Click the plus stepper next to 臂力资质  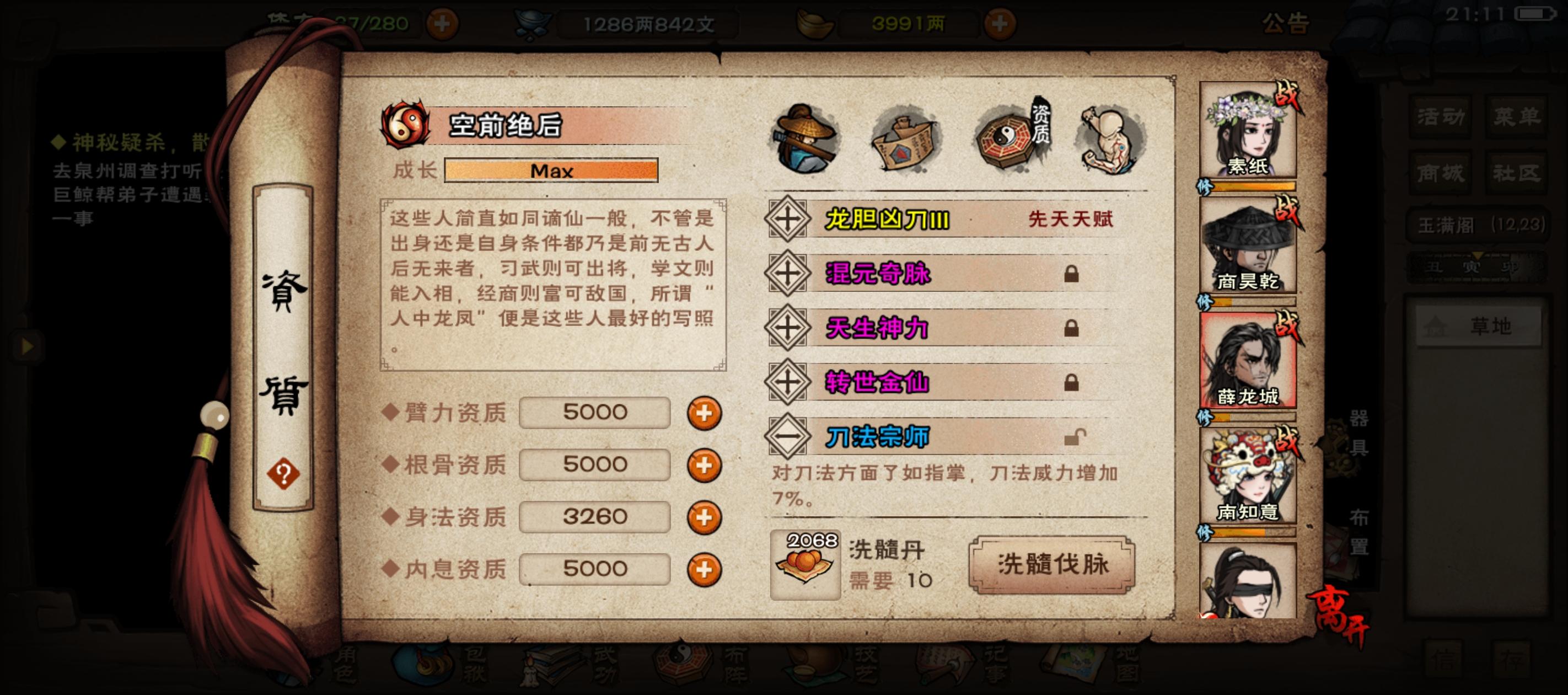click(x=704, y=412)
